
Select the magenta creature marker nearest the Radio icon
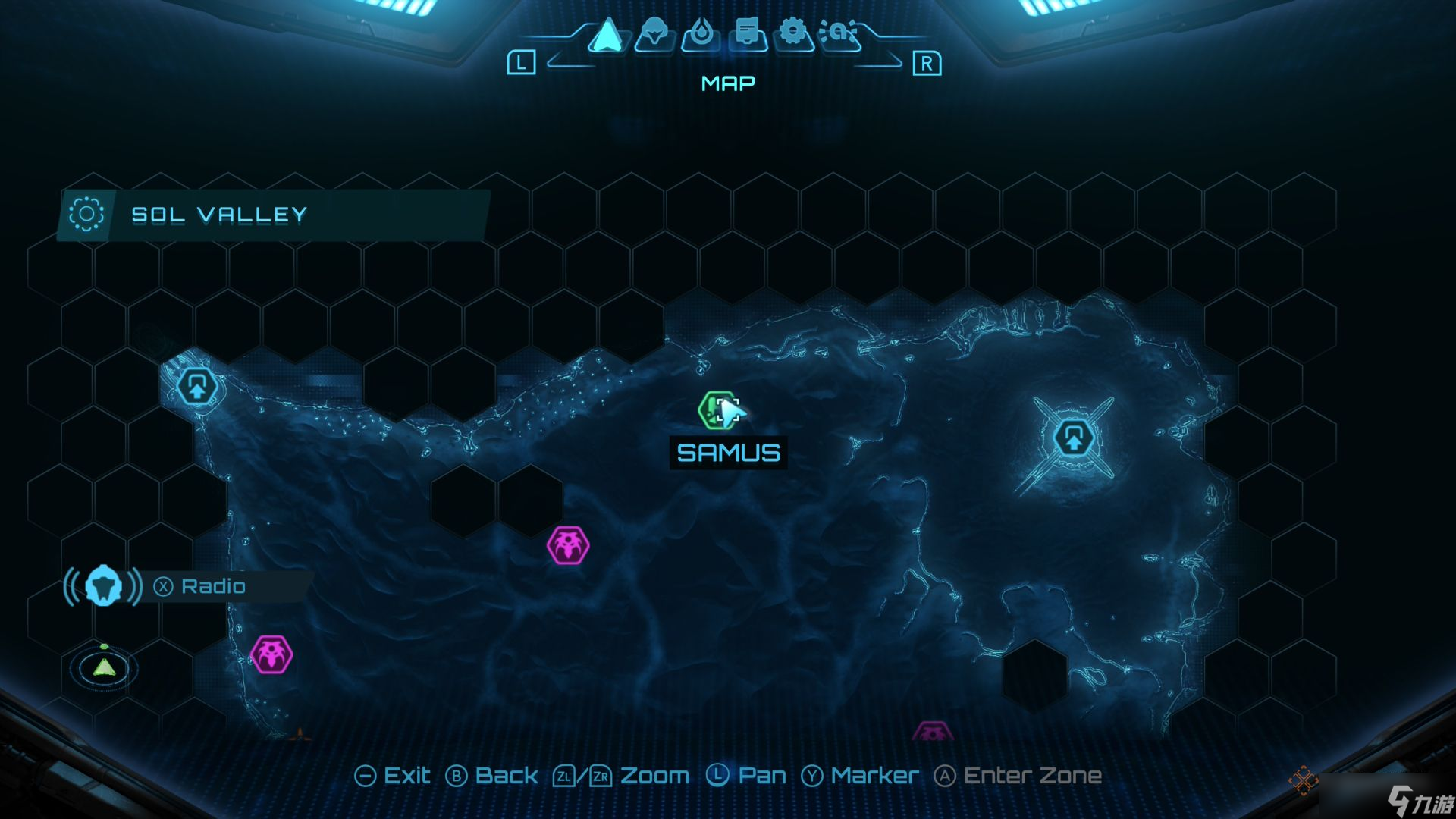click(271, 654)
